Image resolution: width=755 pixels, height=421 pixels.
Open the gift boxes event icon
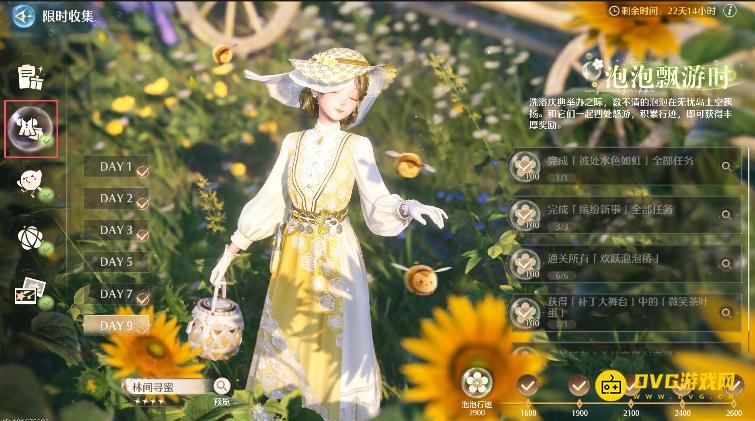pos(30,76)
